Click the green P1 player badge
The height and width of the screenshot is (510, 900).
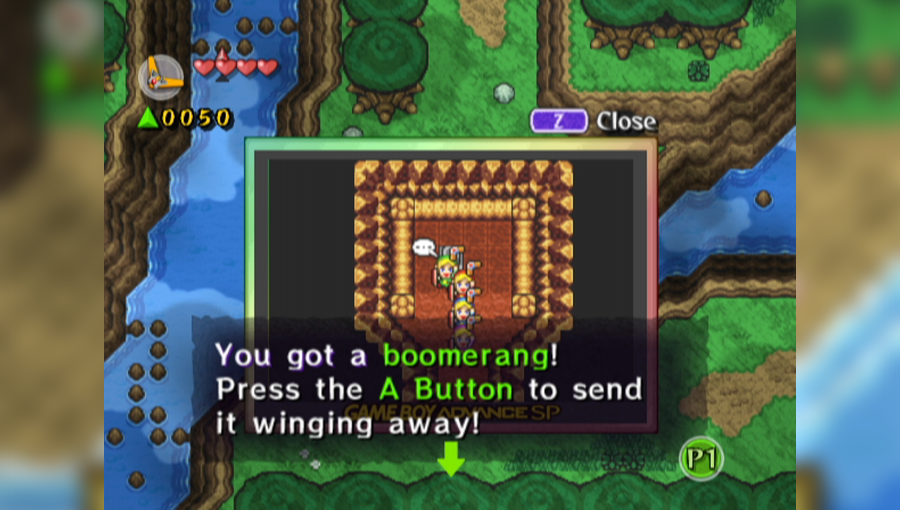701,459
